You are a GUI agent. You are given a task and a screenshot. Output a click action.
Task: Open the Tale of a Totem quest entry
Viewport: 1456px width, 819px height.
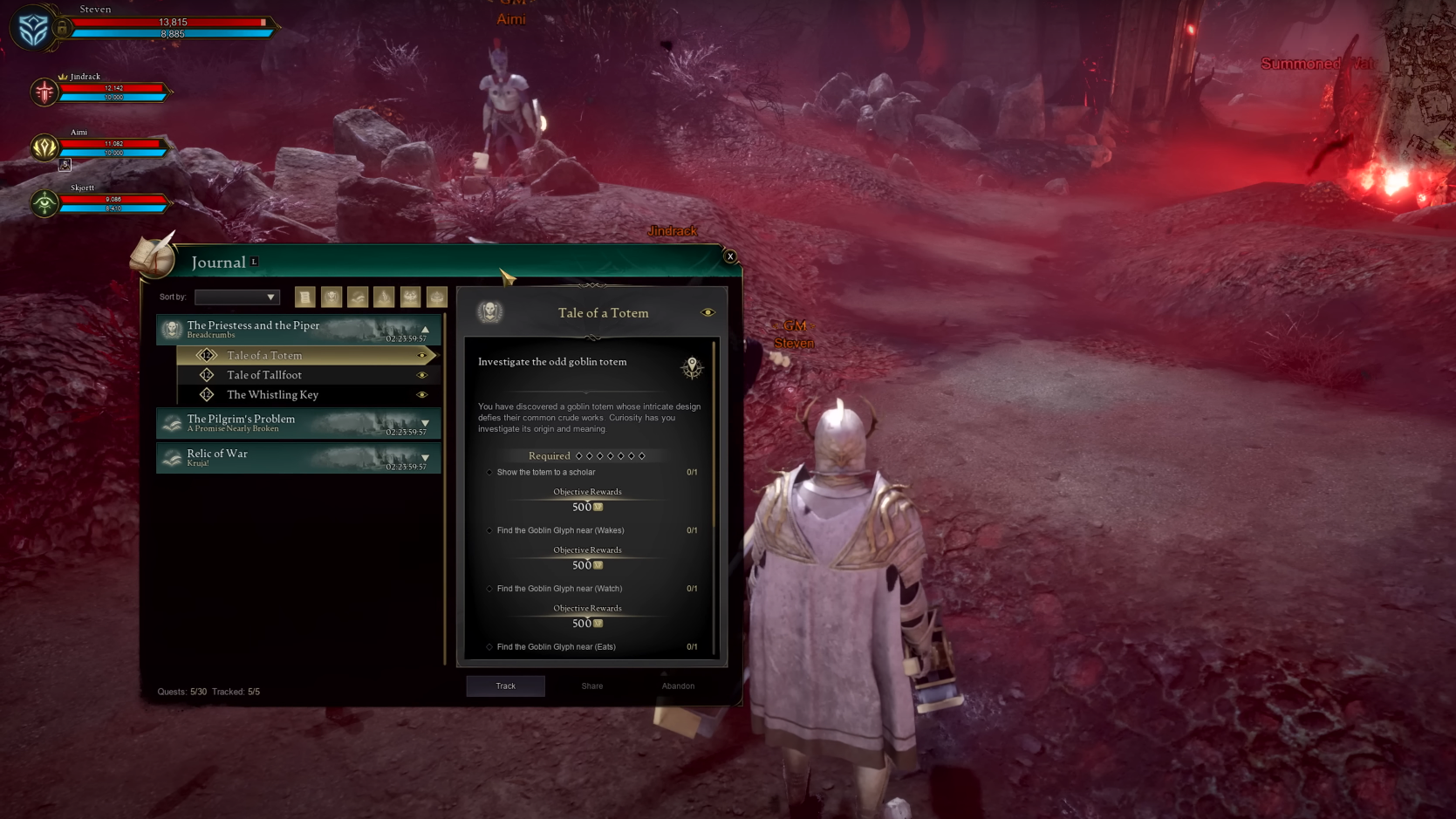point(264,355)
